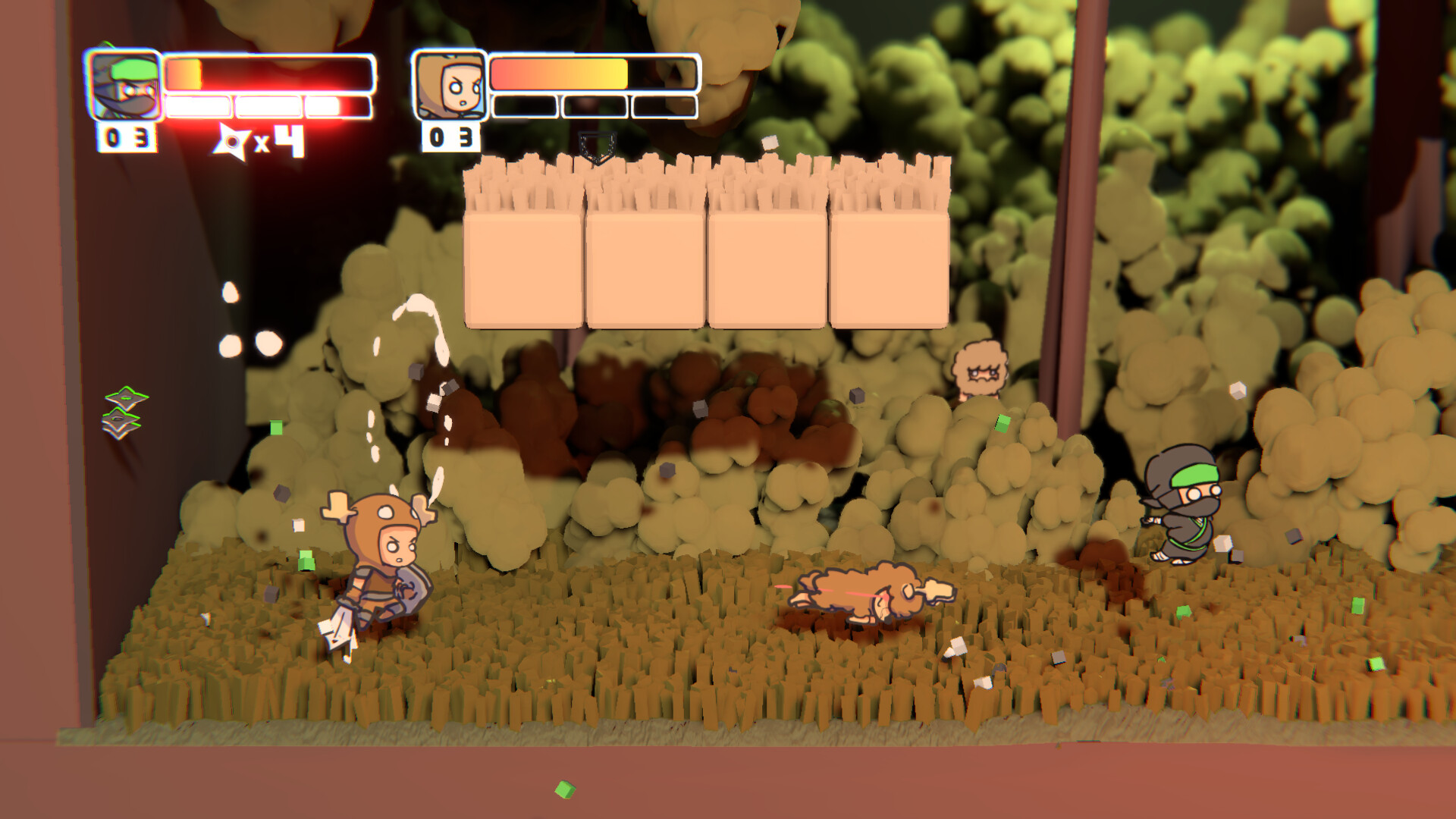The width and height of the screenshot is (1456, 819).
Task: Select the hooded second player portrait
Action: (x=450, y=86)
